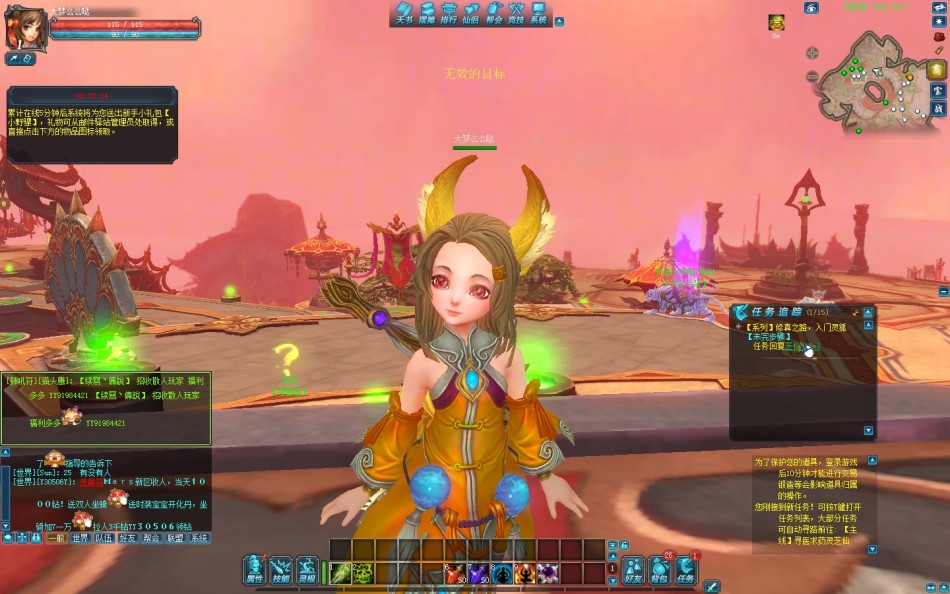Switch chat to the 队伍 team tab
Viewport: 950px width, 594px height.
pos(104,538)
